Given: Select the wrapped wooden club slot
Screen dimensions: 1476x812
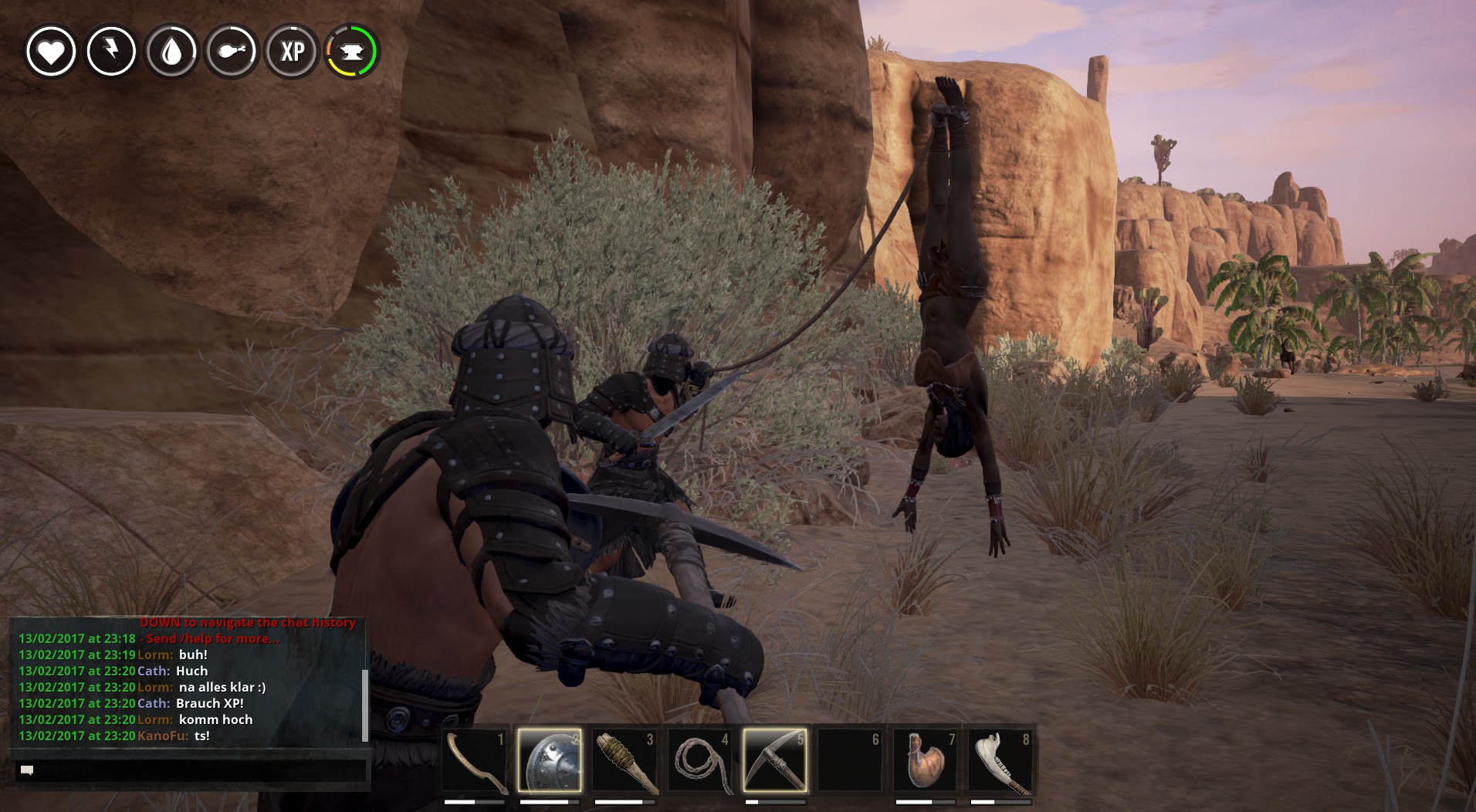Looking at the screenshot, I should click(624, 761).
